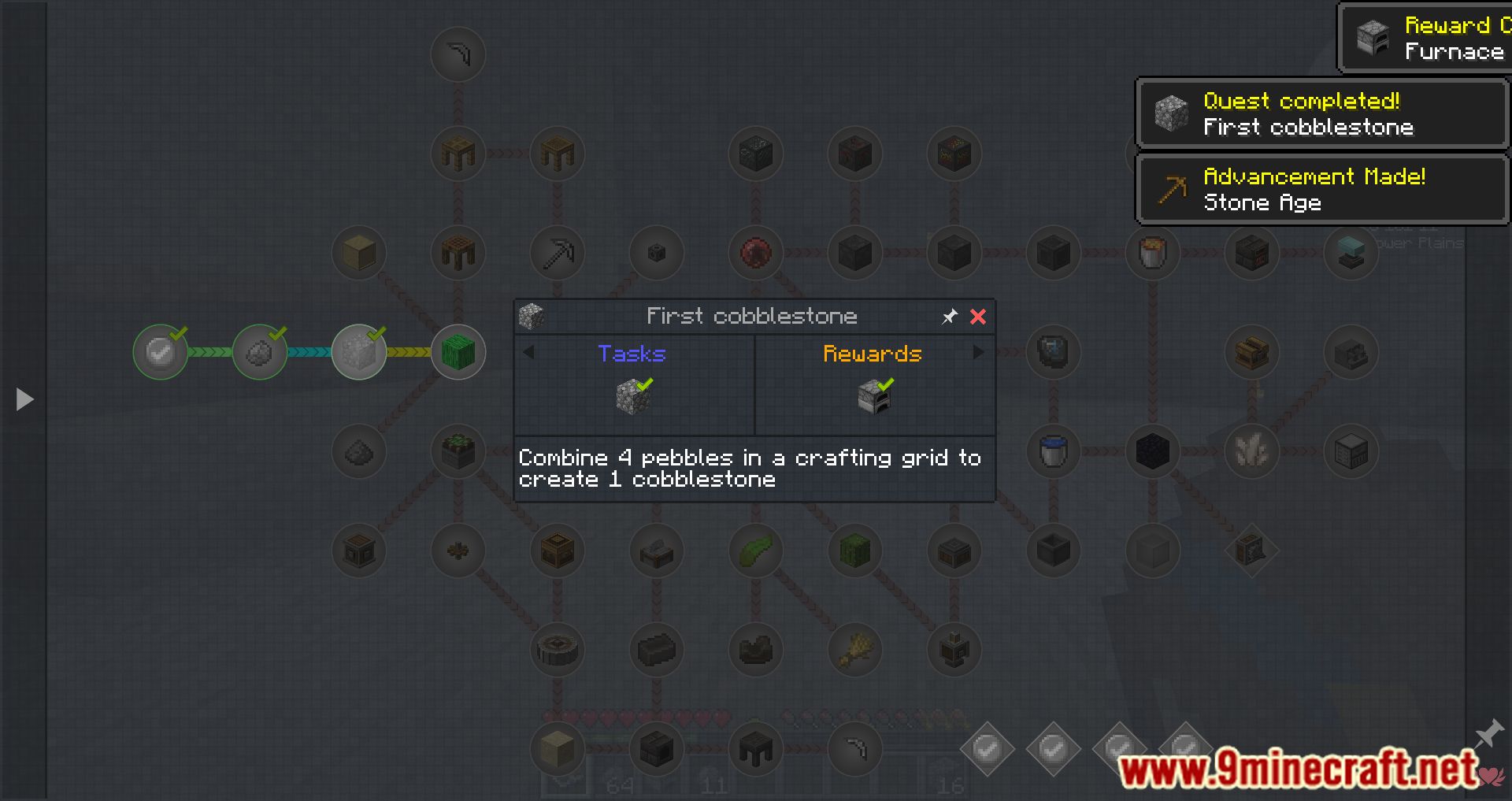Image resolution: width=1512 pixels, height=801 pixels.
Task: Select the completed cactus quest node
Action: [458, 352]
